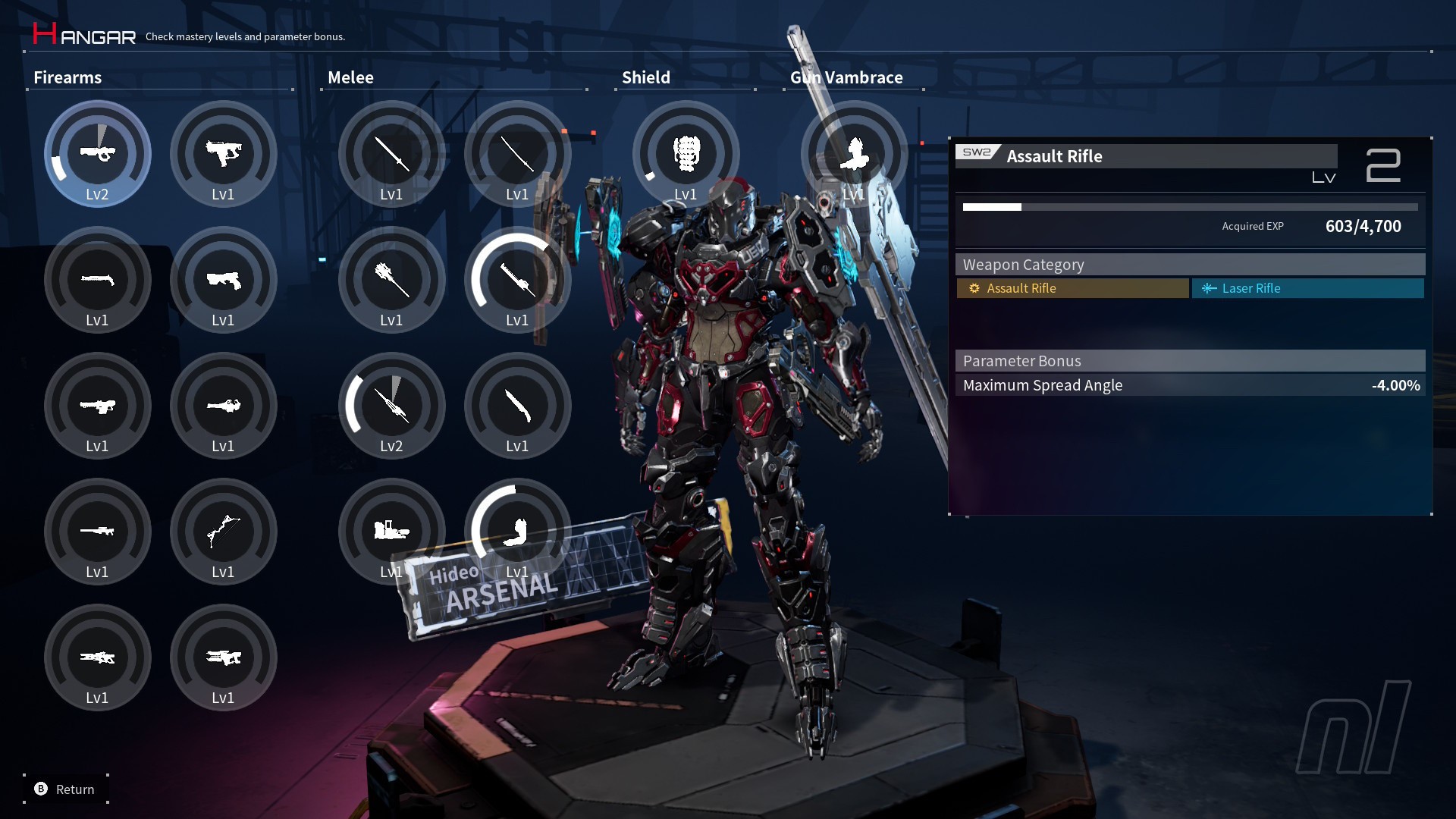Pick the sniper rifle mastery icon

click(98, 531)
